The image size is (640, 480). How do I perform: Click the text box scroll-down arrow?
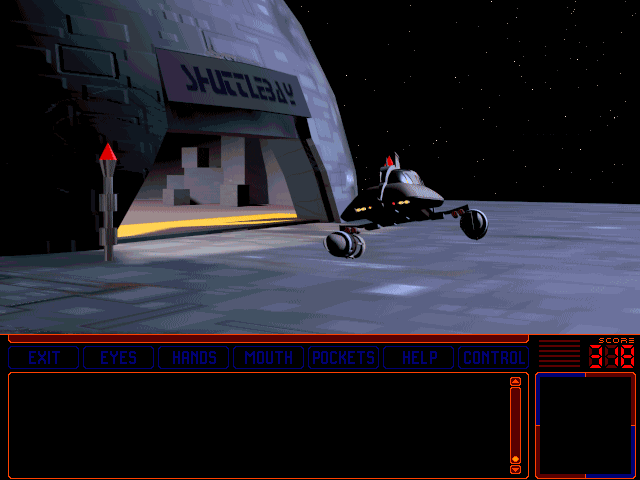coord(516,469)
